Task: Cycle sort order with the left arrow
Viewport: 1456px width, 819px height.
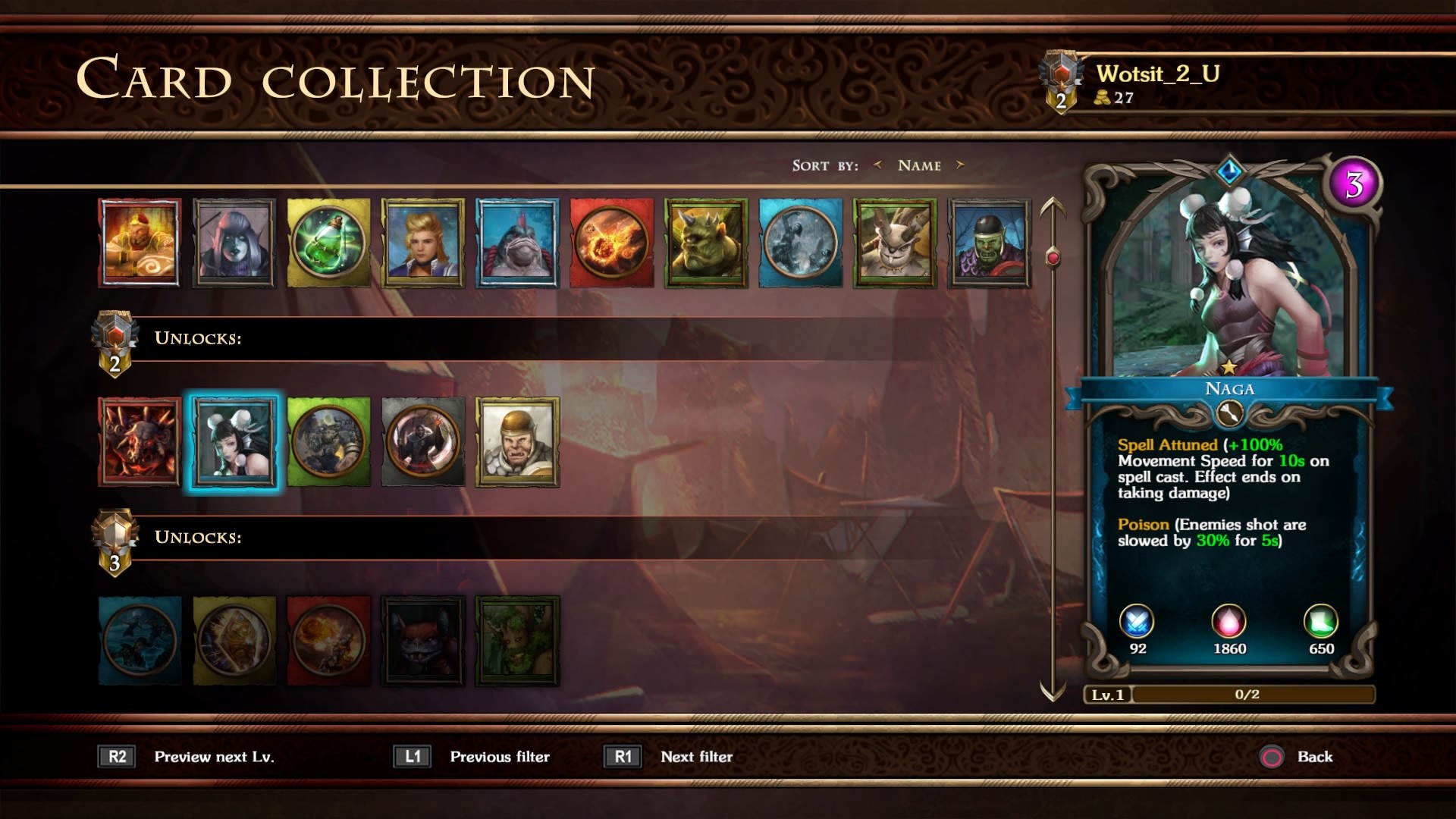Action: [877, 165]
